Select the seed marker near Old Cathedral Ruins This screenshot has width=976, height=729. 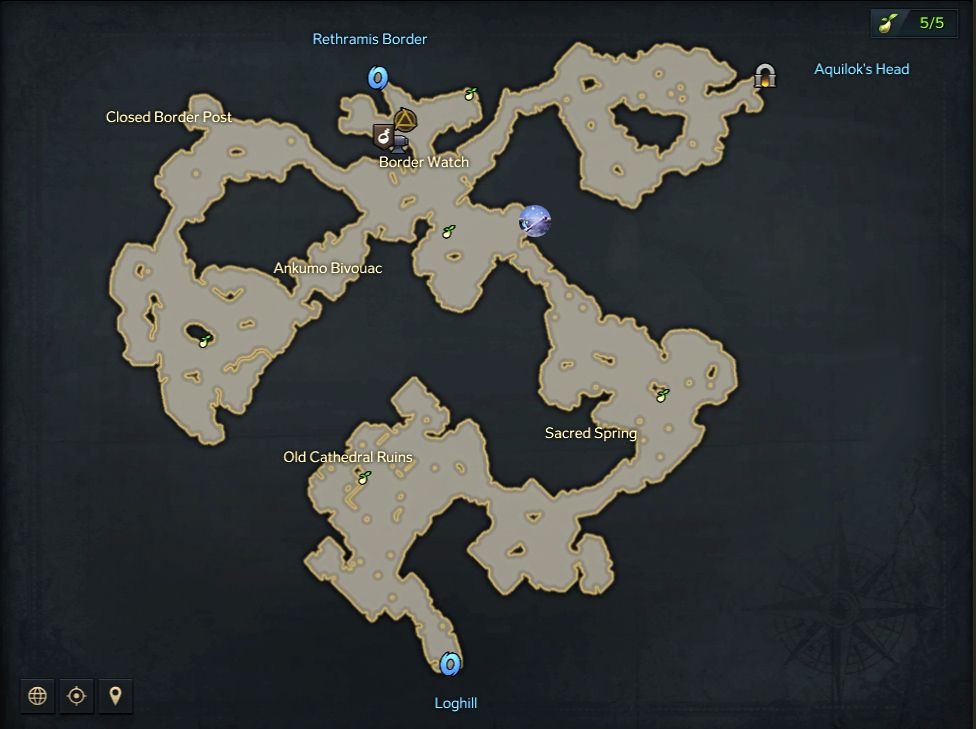tap(364, 478)
